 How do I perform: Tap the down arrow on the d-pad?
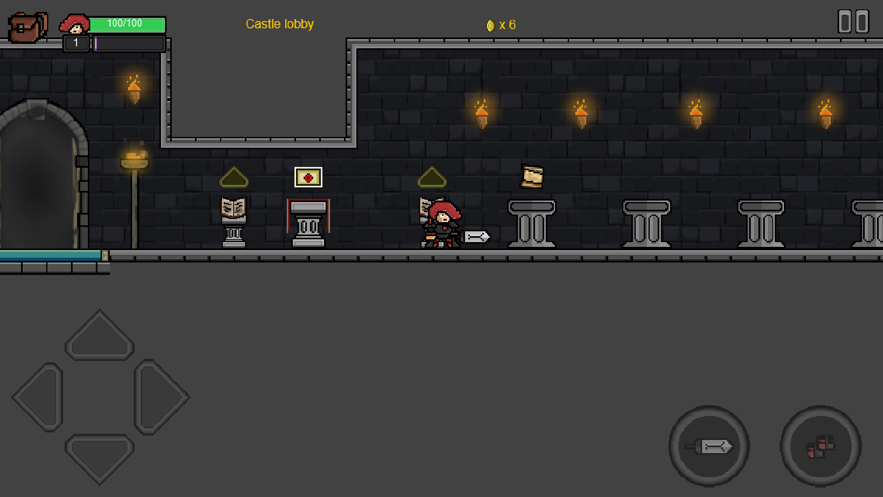(99, 457)
